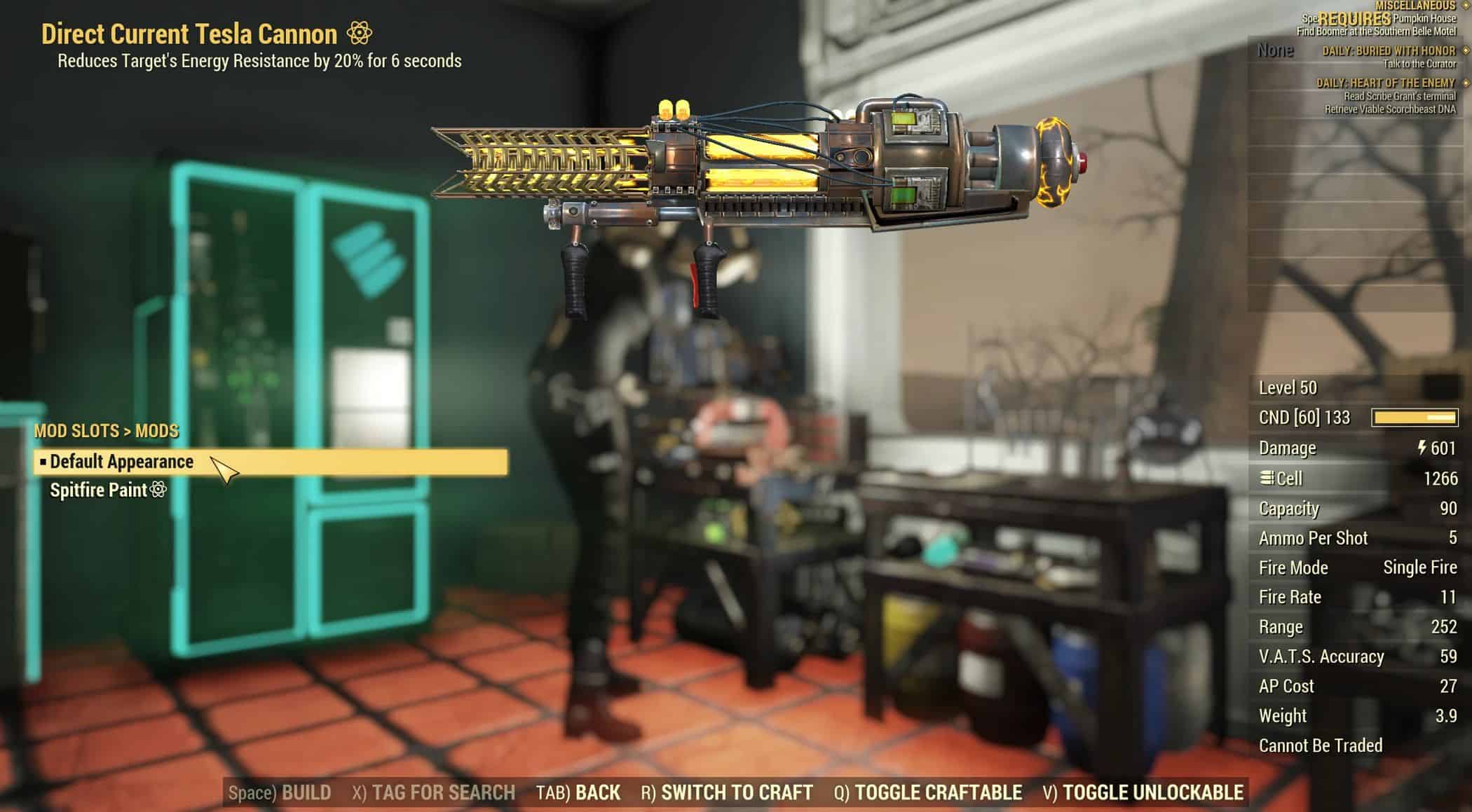
Task: Go BACK to the mod slots
Action: click(x=578, y=792)
